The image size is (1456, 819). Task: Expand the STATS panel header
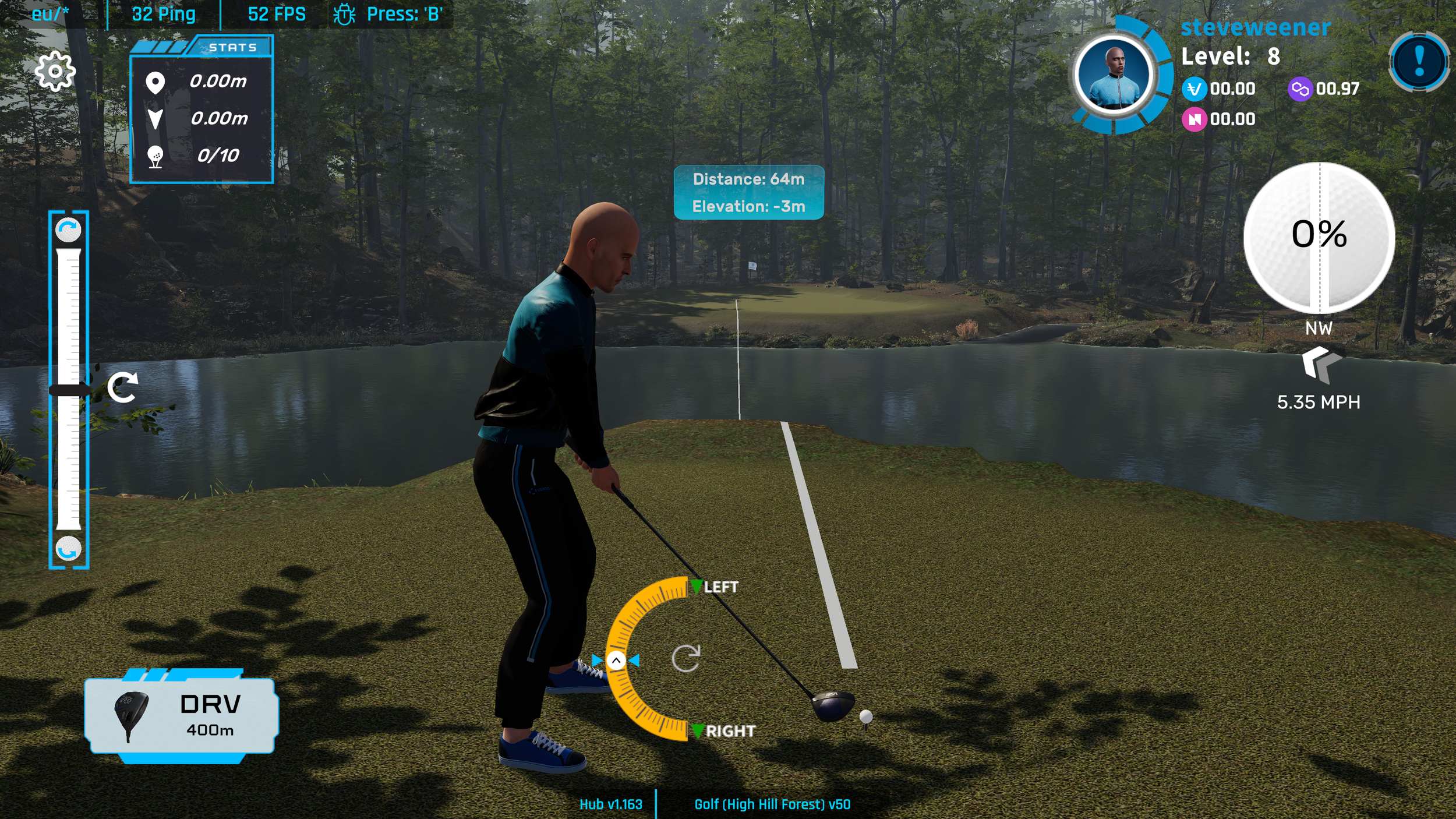(x=232, y=47)
